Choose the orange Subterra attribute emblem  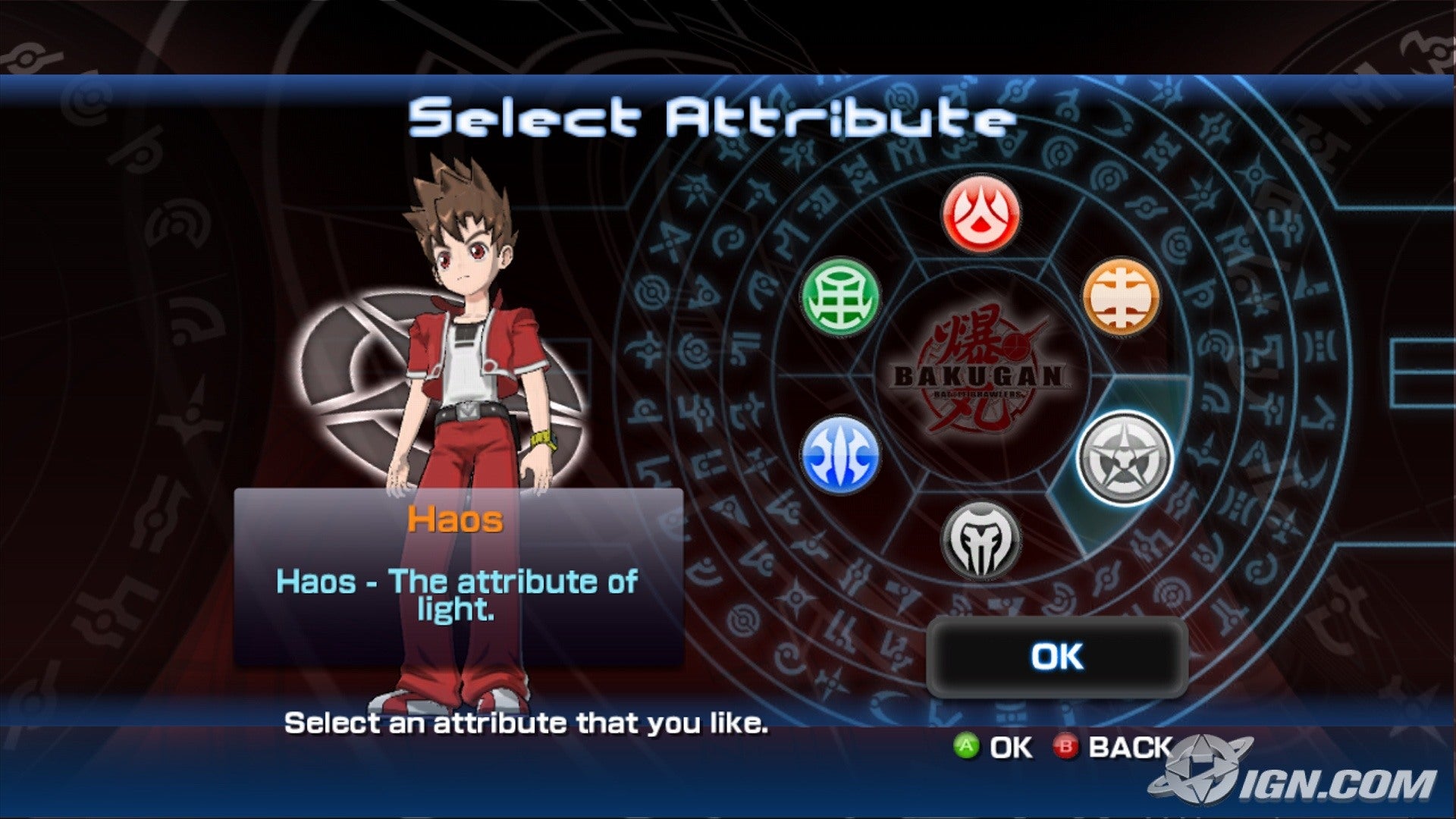(x=1121, y=297)
